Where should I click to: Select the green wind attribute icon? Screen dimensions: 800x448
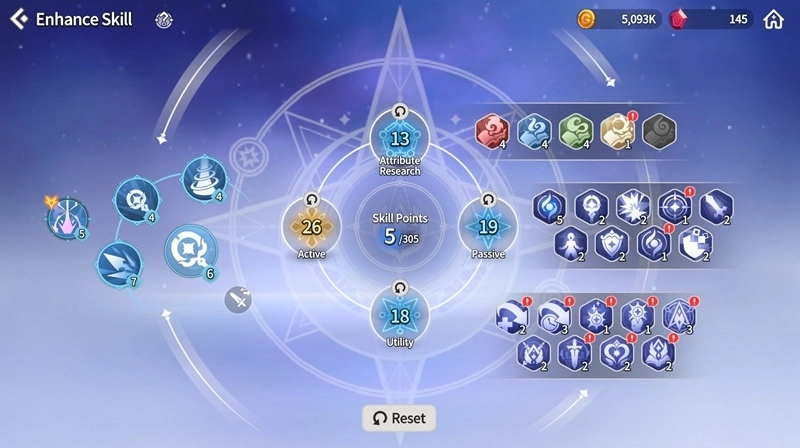point(576,130)
